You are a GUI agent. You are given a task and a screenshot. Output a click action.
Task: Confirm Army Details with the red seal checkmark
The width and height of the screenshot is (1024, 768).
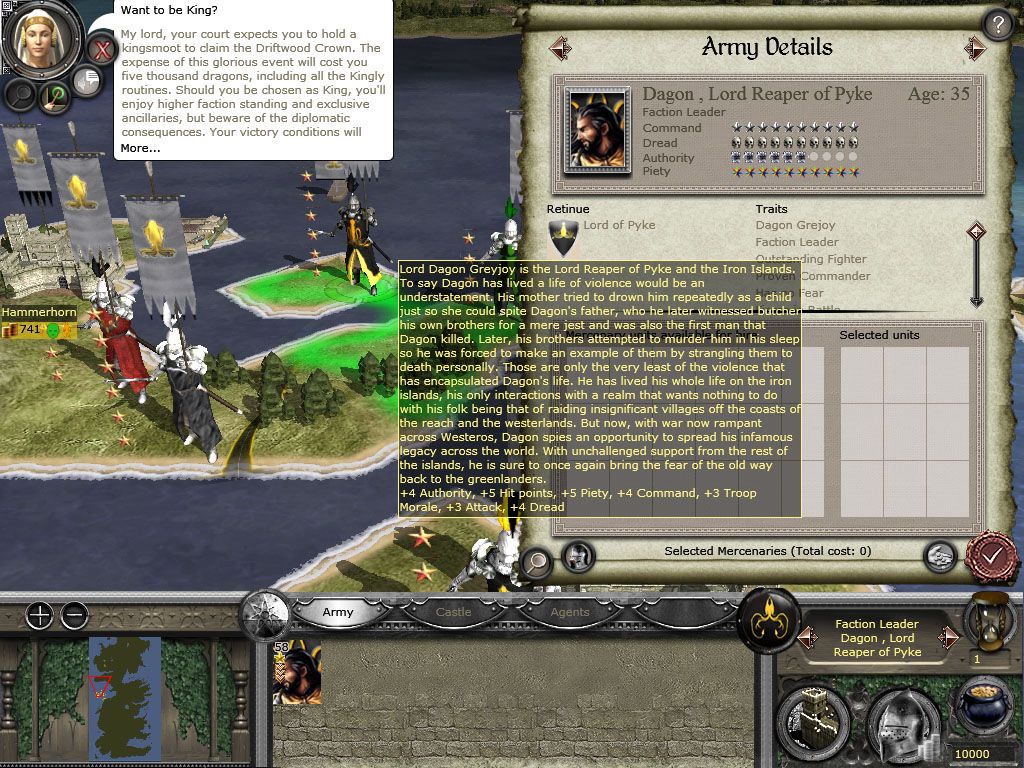pyautogui.click(x=991, y=555)
